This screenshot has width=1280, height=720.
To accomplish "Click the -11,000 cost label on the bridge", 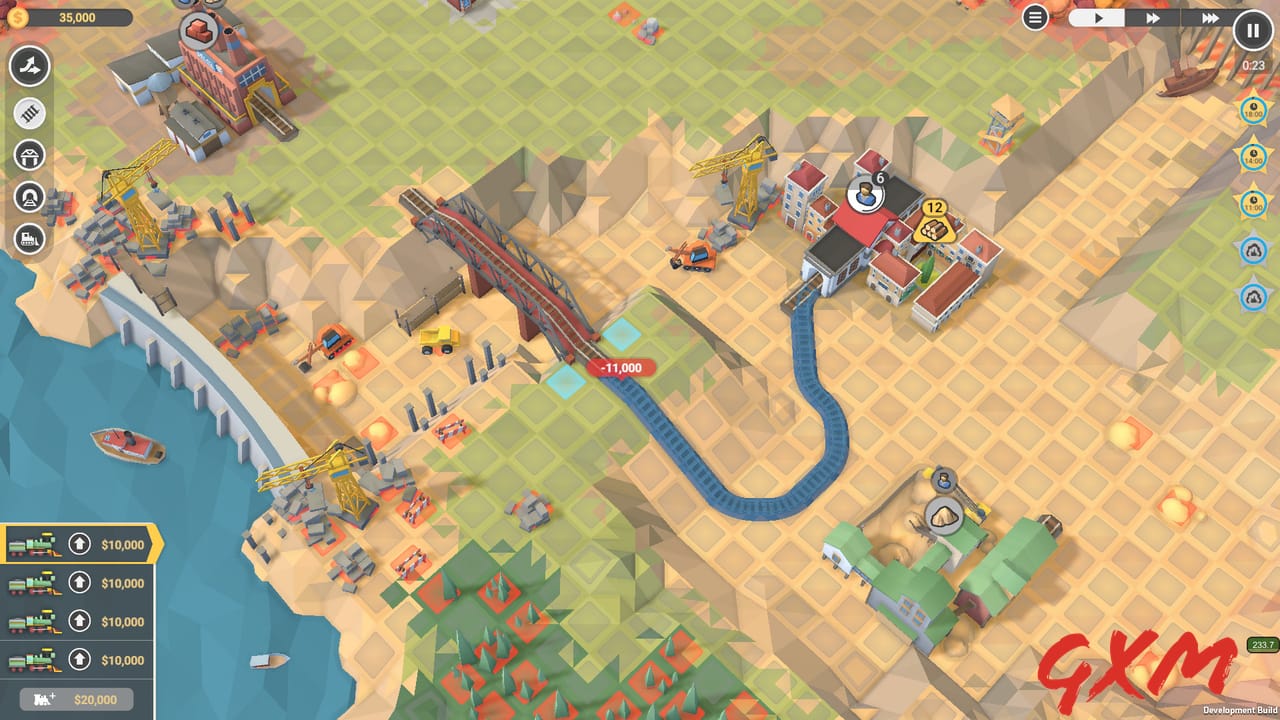I will (621, 368).
